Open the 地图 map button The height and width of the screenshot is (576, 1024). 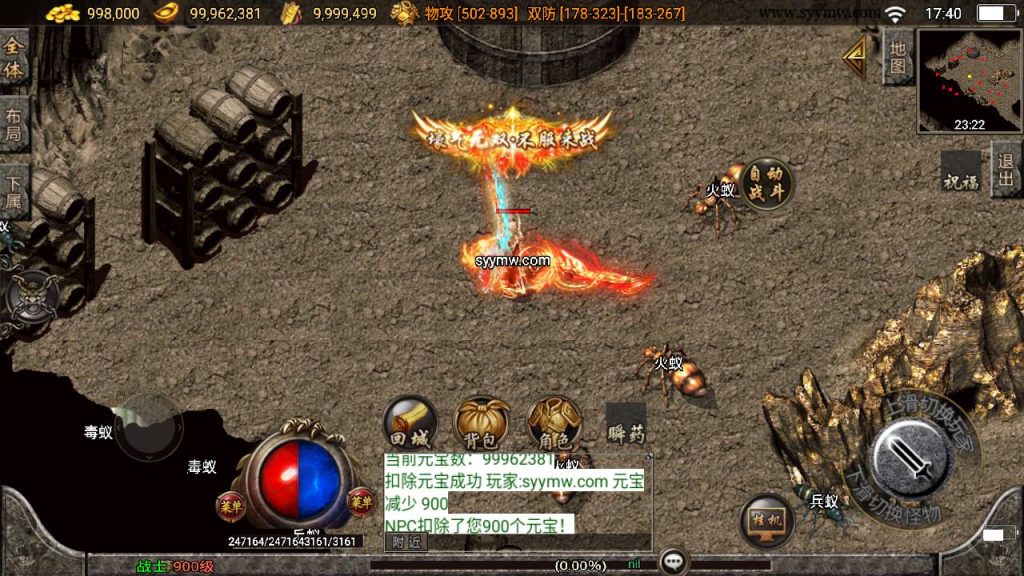[897, 57]
